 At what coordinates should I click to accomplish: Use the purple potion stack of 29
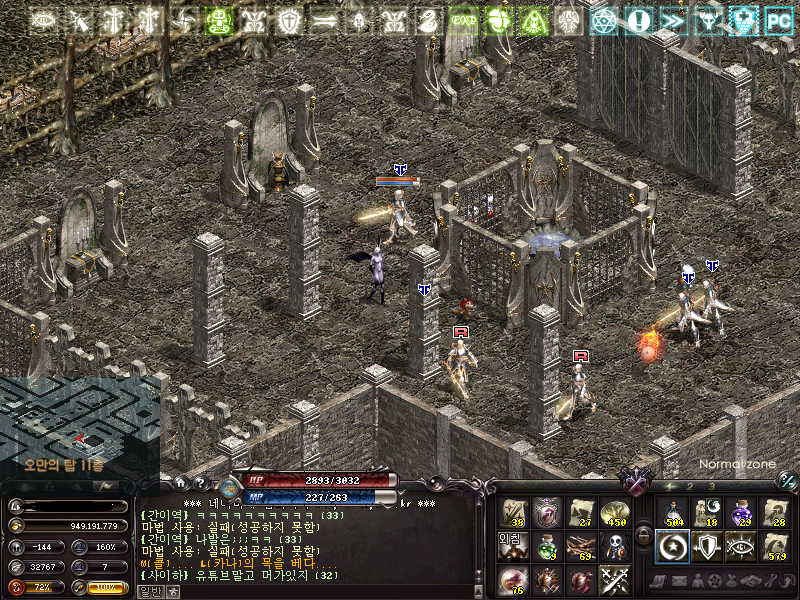coord(741,511)
